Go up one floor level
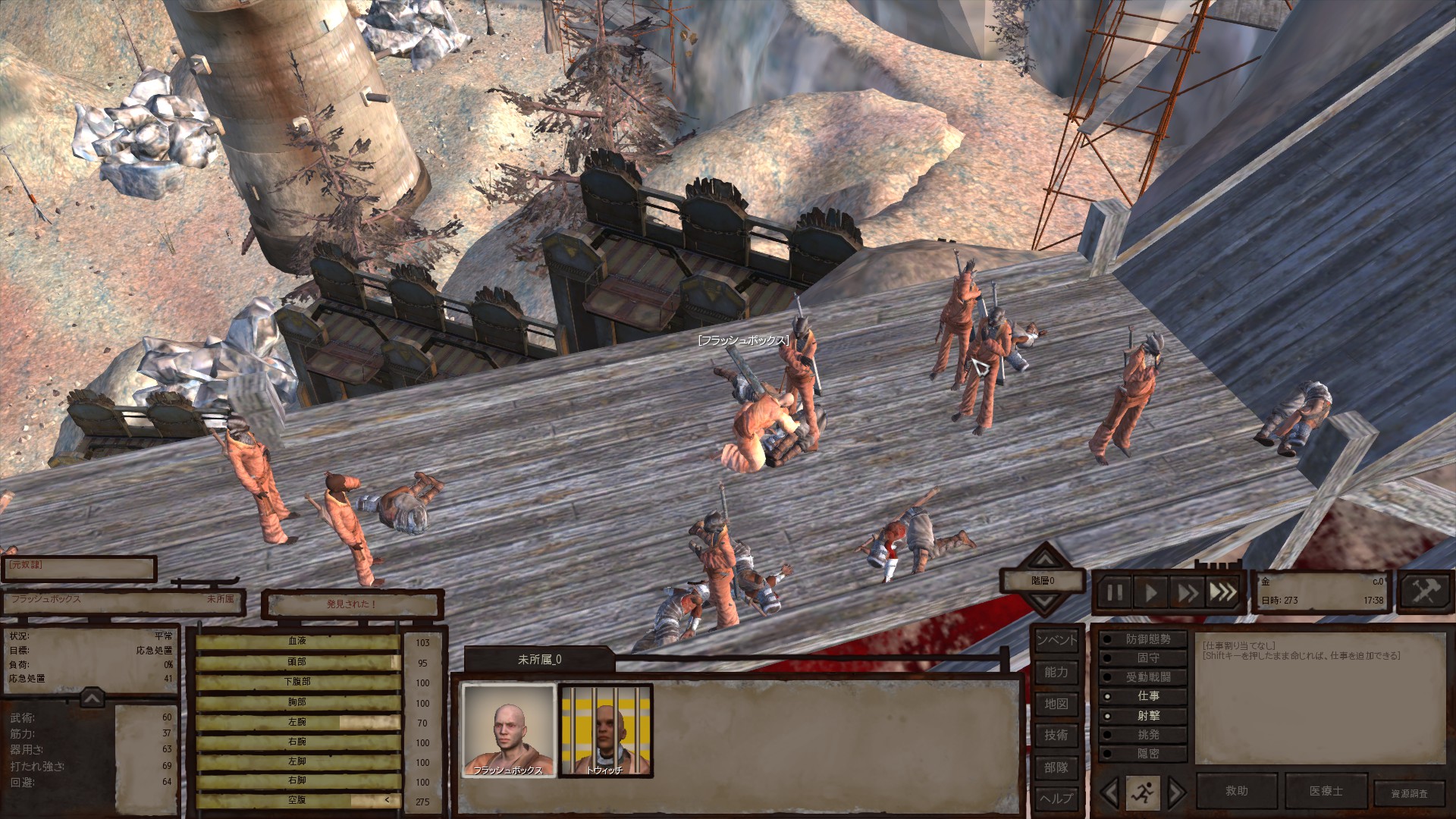The image size is (1456, 819). coord(1045,560)
